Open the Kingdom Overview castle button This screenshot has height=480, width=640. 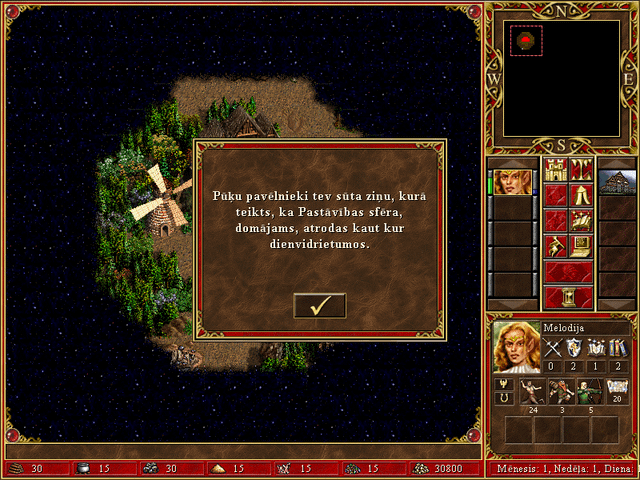click(x=555, y=169)
